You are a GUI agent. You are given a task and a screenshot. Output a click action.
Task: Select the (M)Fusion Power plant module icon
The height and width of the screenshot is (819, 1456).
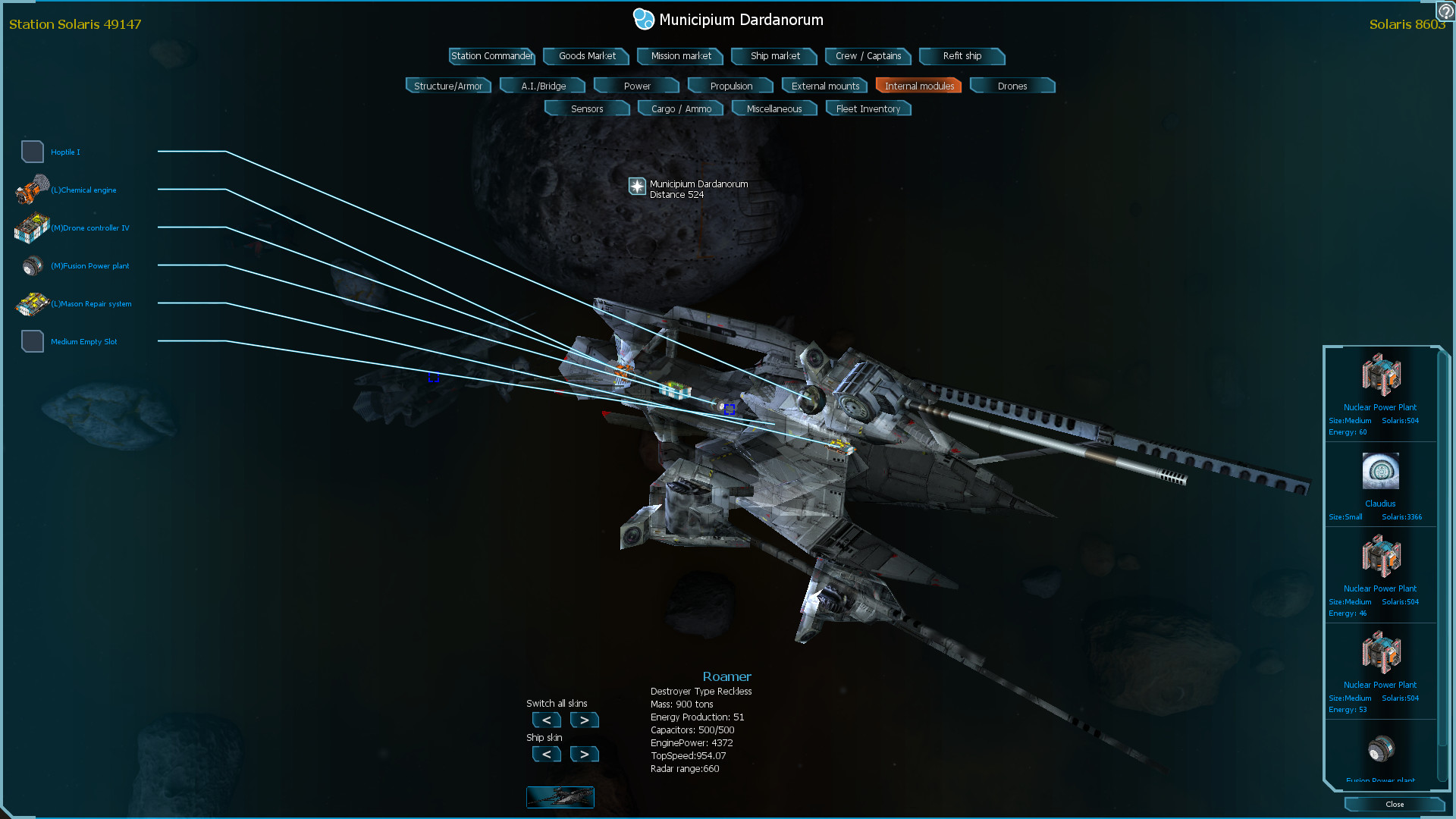pos(33,265)
